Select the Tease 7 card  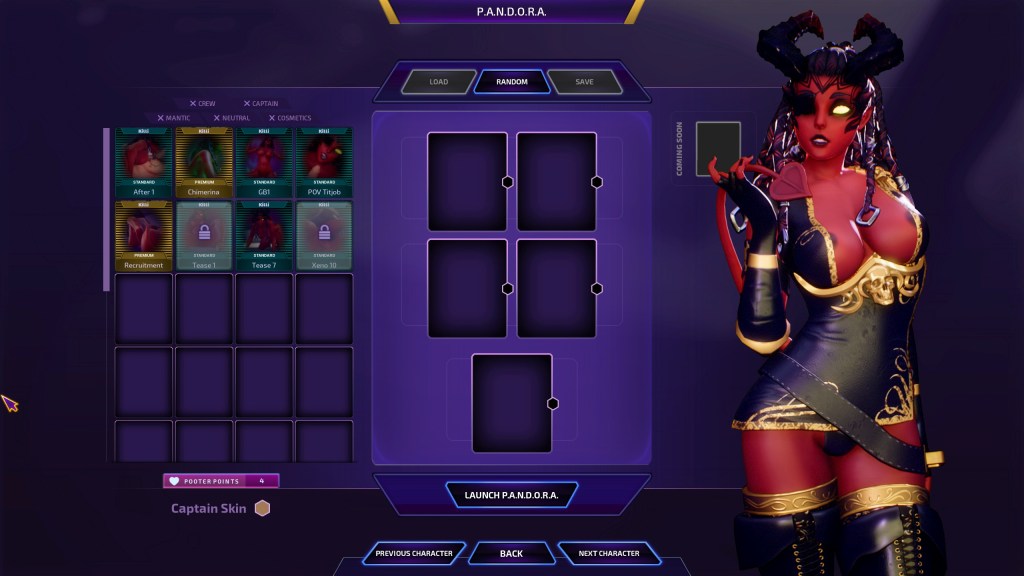tap(264, 235)
